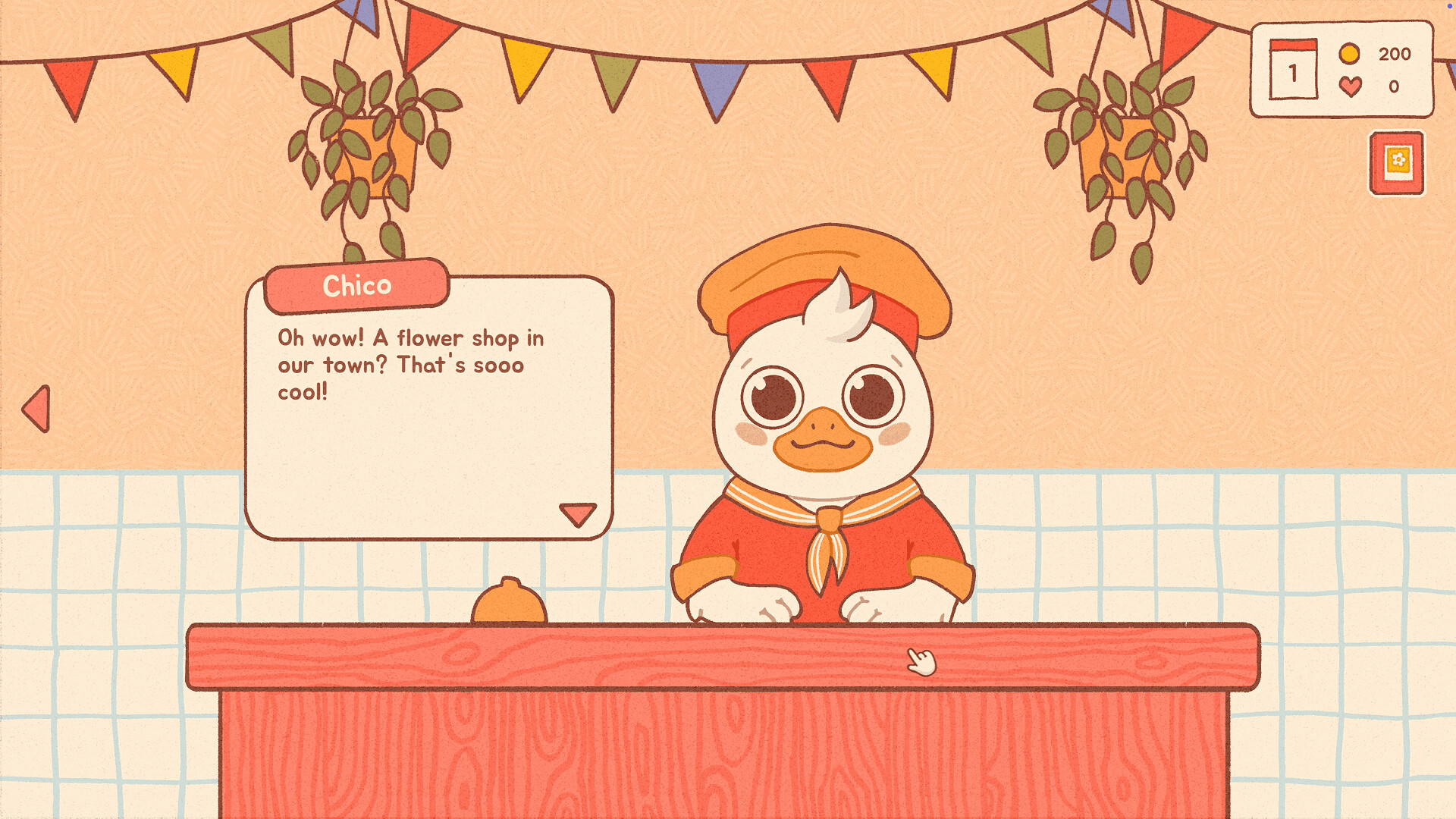Click the day number in the calendar
The image size is (1456, 819).
click(1293, 72)
